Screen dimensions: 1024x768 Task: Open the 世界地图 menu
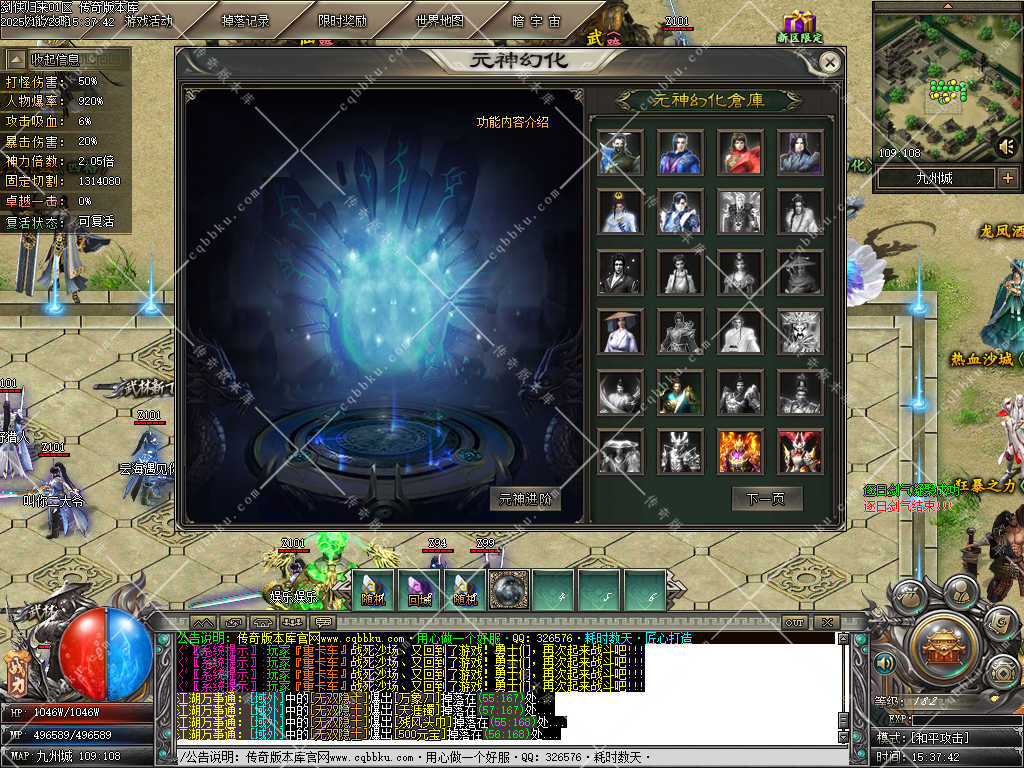pos(439,20)
